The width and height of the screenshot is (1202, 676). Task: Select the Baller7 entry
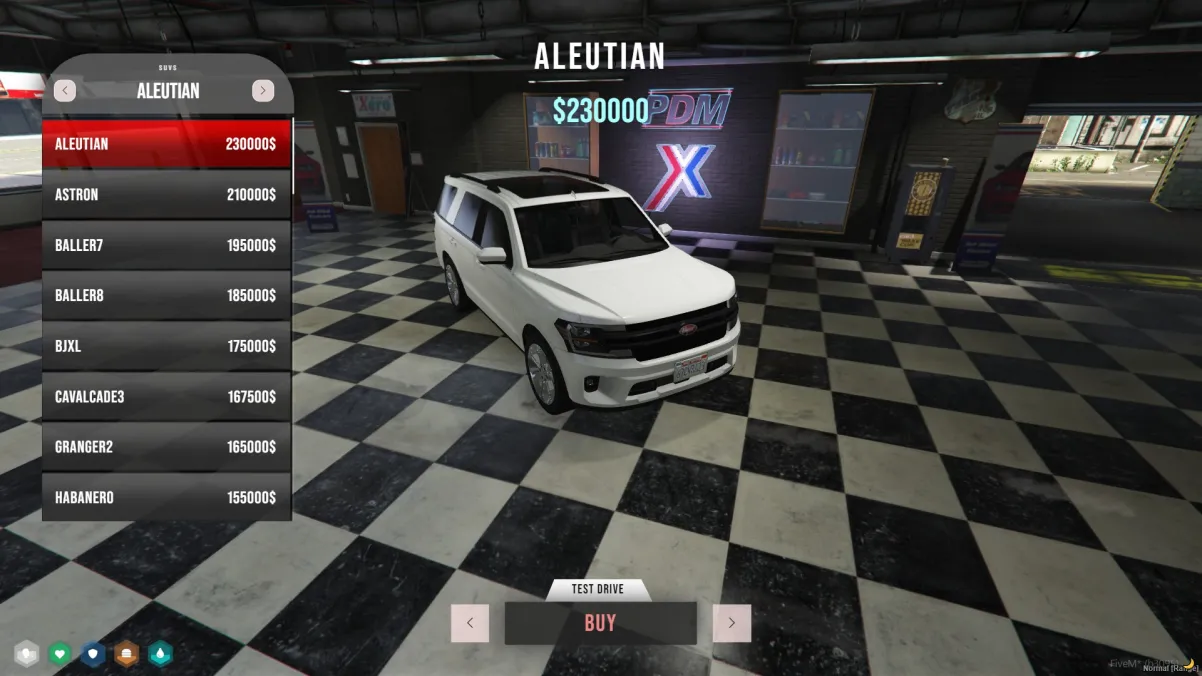pos(166,245)
